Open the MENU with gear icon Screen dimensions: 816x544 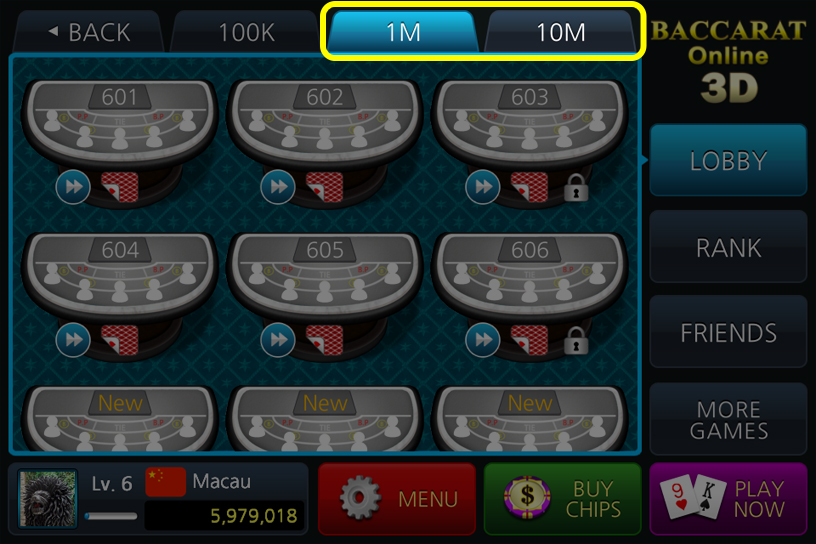click(397, 499)
